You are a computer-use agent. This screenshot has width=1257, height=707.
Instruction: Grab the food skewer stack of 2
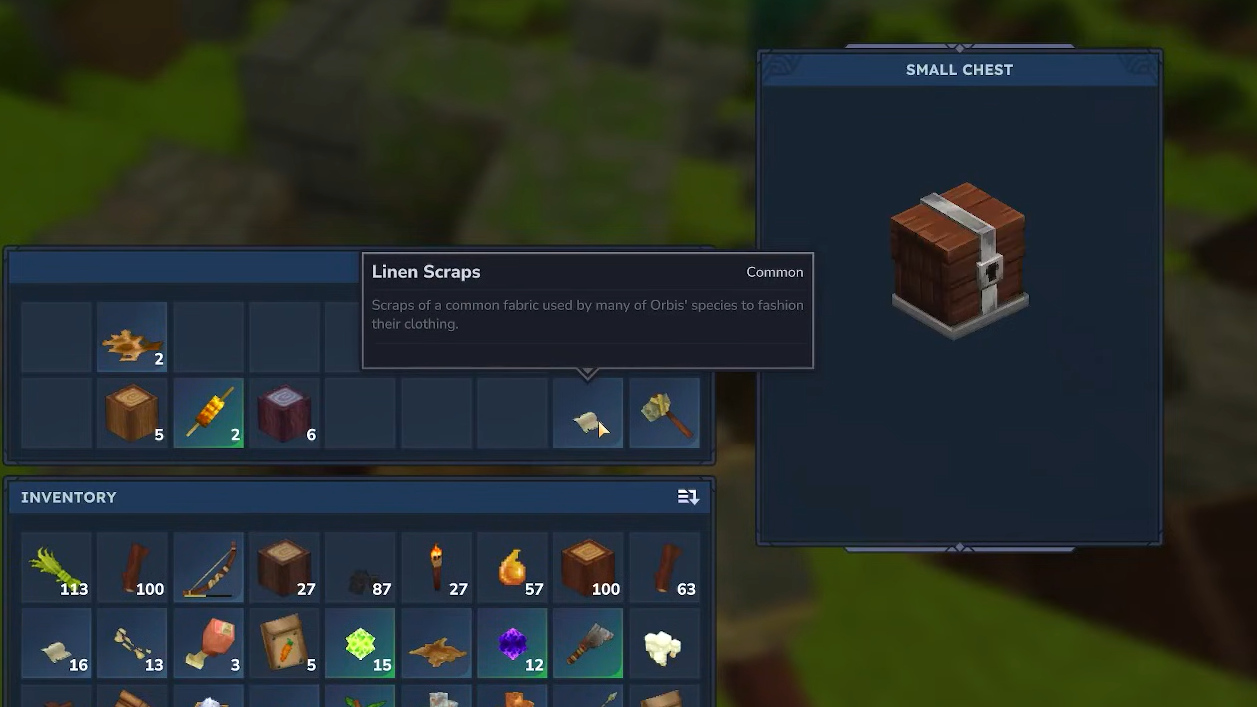click(208, 413)
